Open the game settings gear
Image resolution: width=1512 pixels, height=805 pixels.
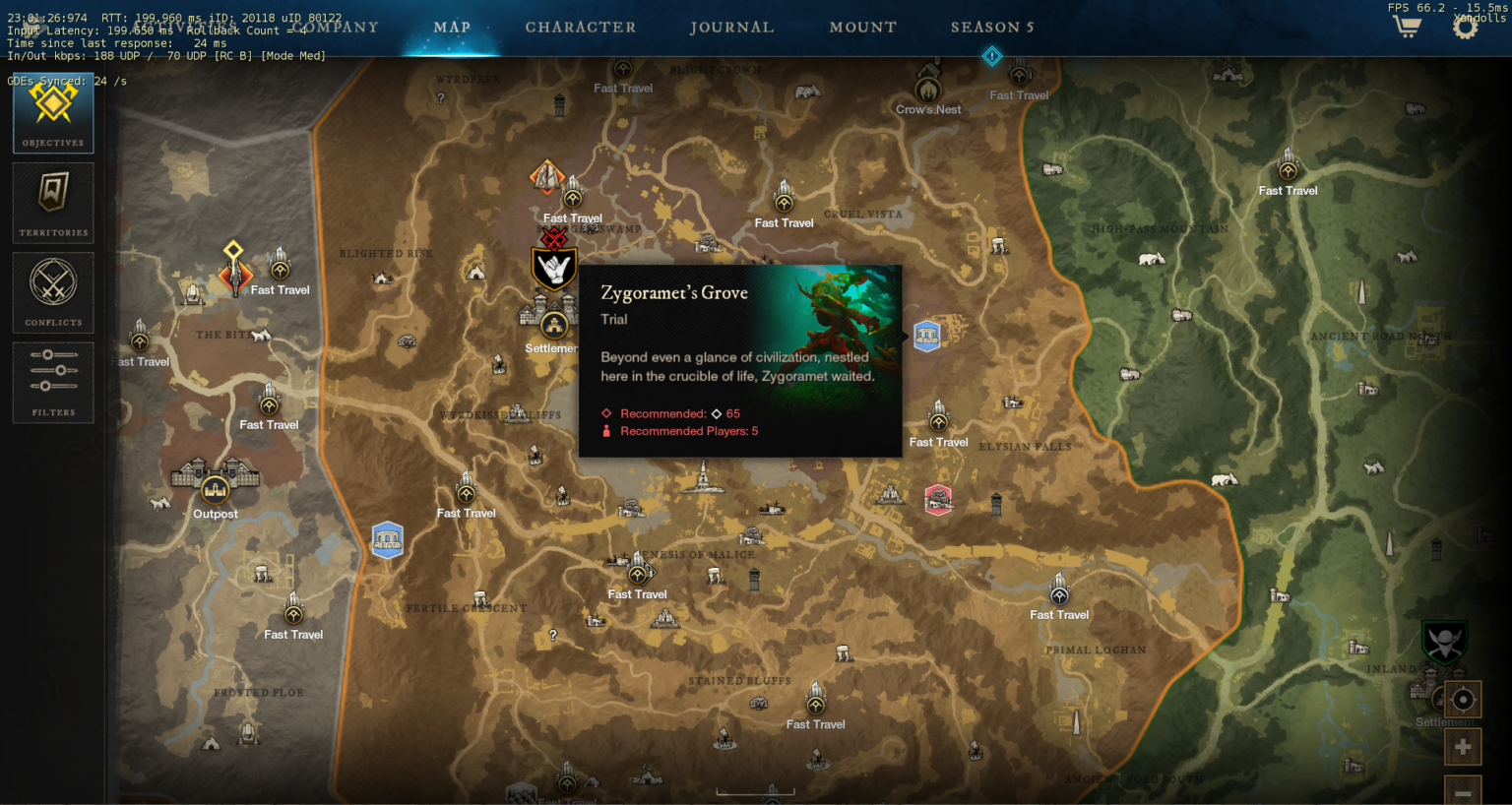(x=1464, y=27)
